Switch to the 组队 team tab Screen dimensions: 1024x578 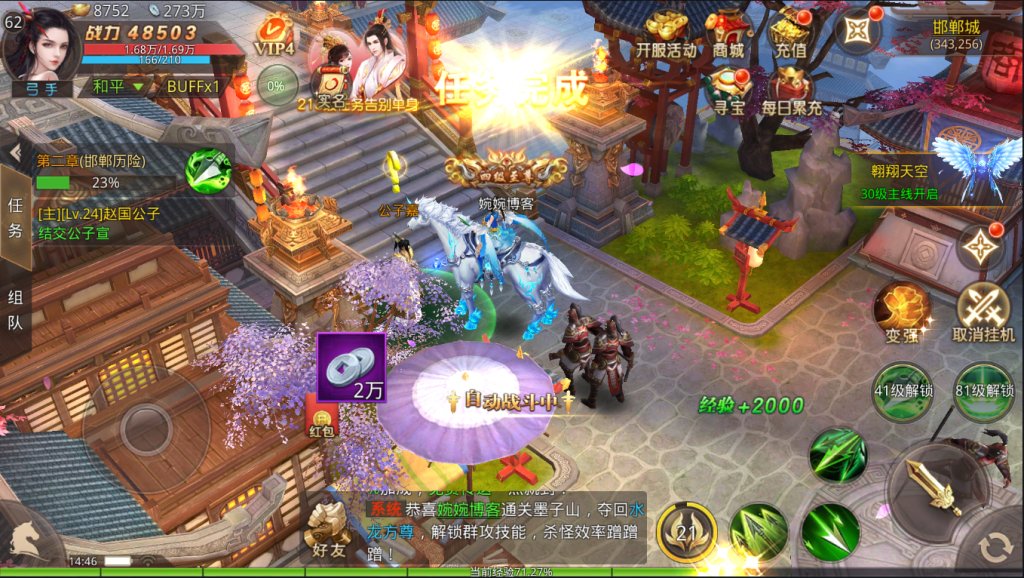[x=15, y=310]
